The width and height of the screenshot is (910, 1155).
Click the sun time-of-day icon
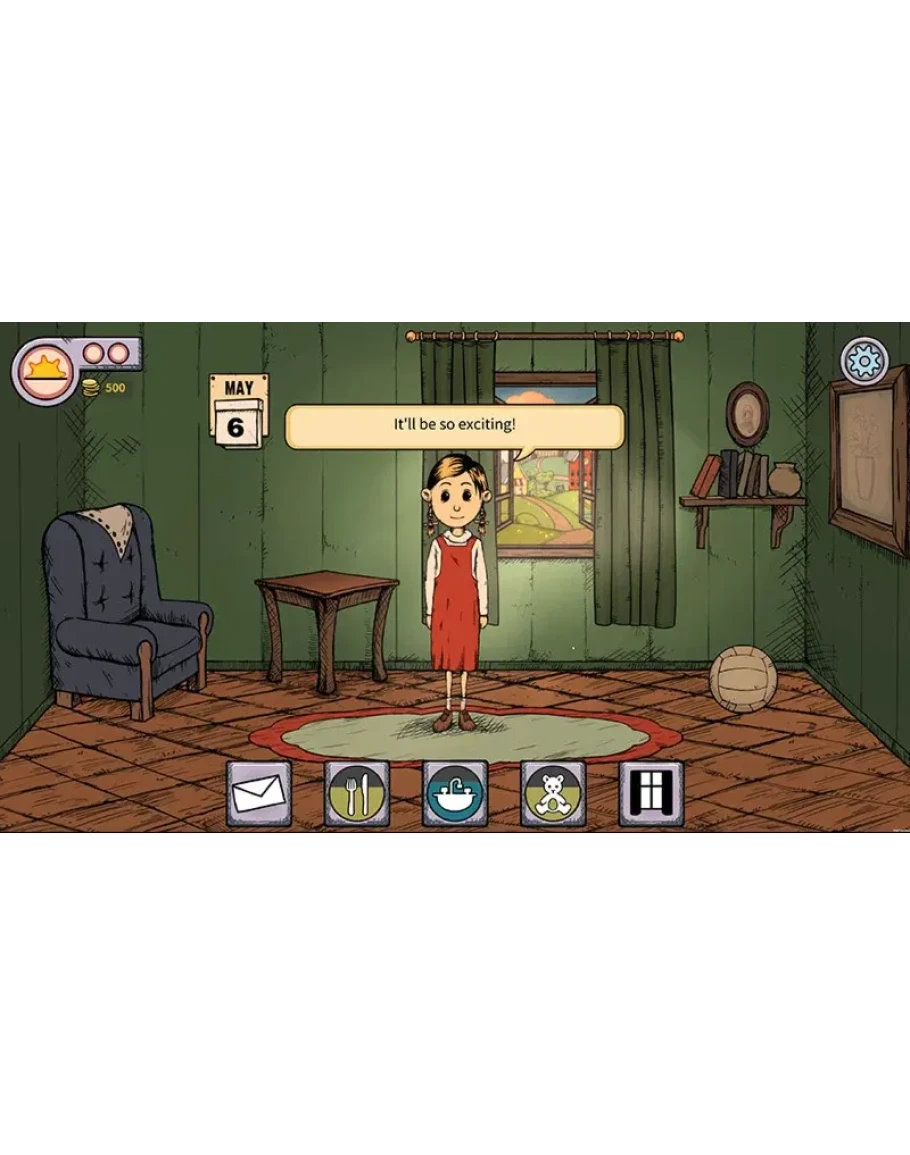pyautogui.click(x=44, y=371)
